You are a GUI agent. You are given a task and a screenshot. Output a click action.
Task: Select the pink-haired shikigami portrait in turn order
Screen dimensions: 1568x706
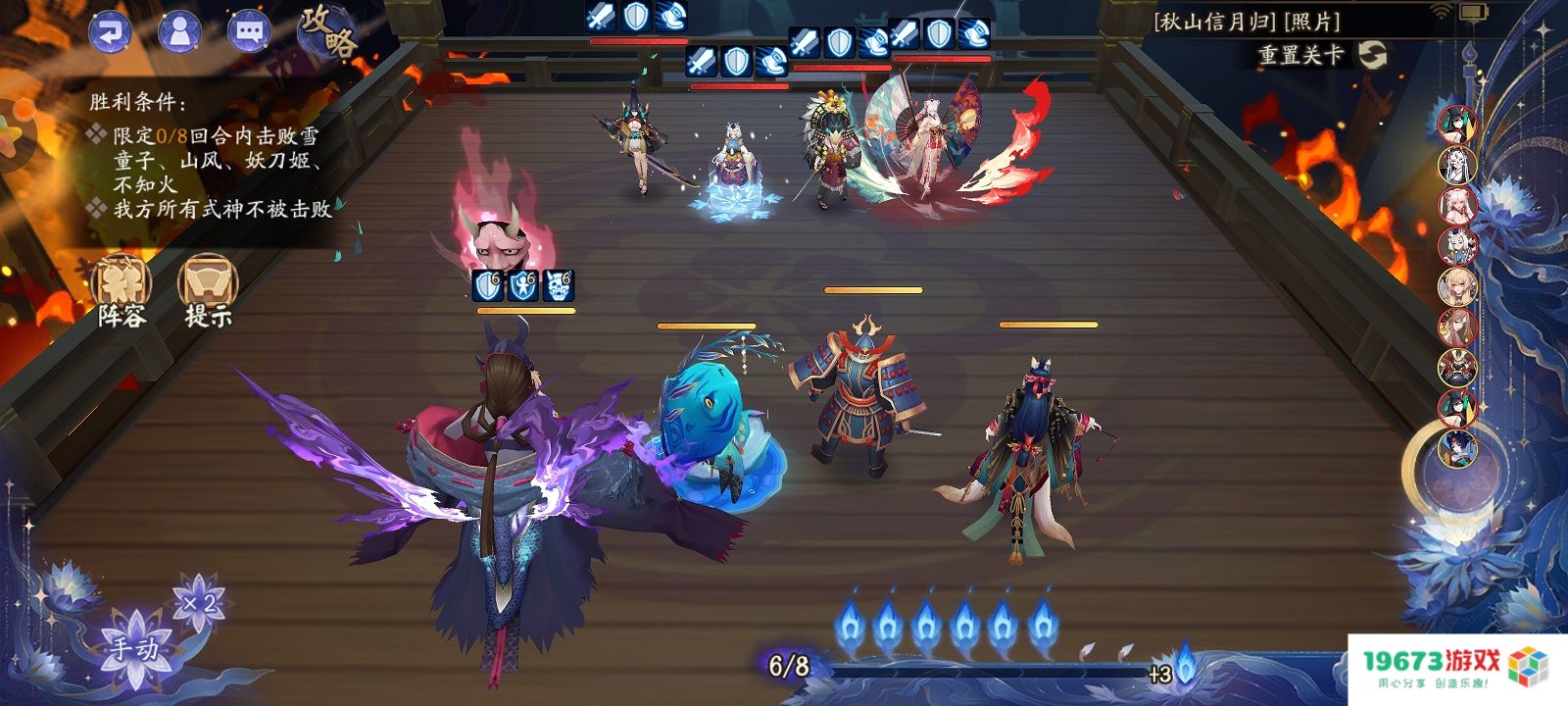[x=1457, y=206]
